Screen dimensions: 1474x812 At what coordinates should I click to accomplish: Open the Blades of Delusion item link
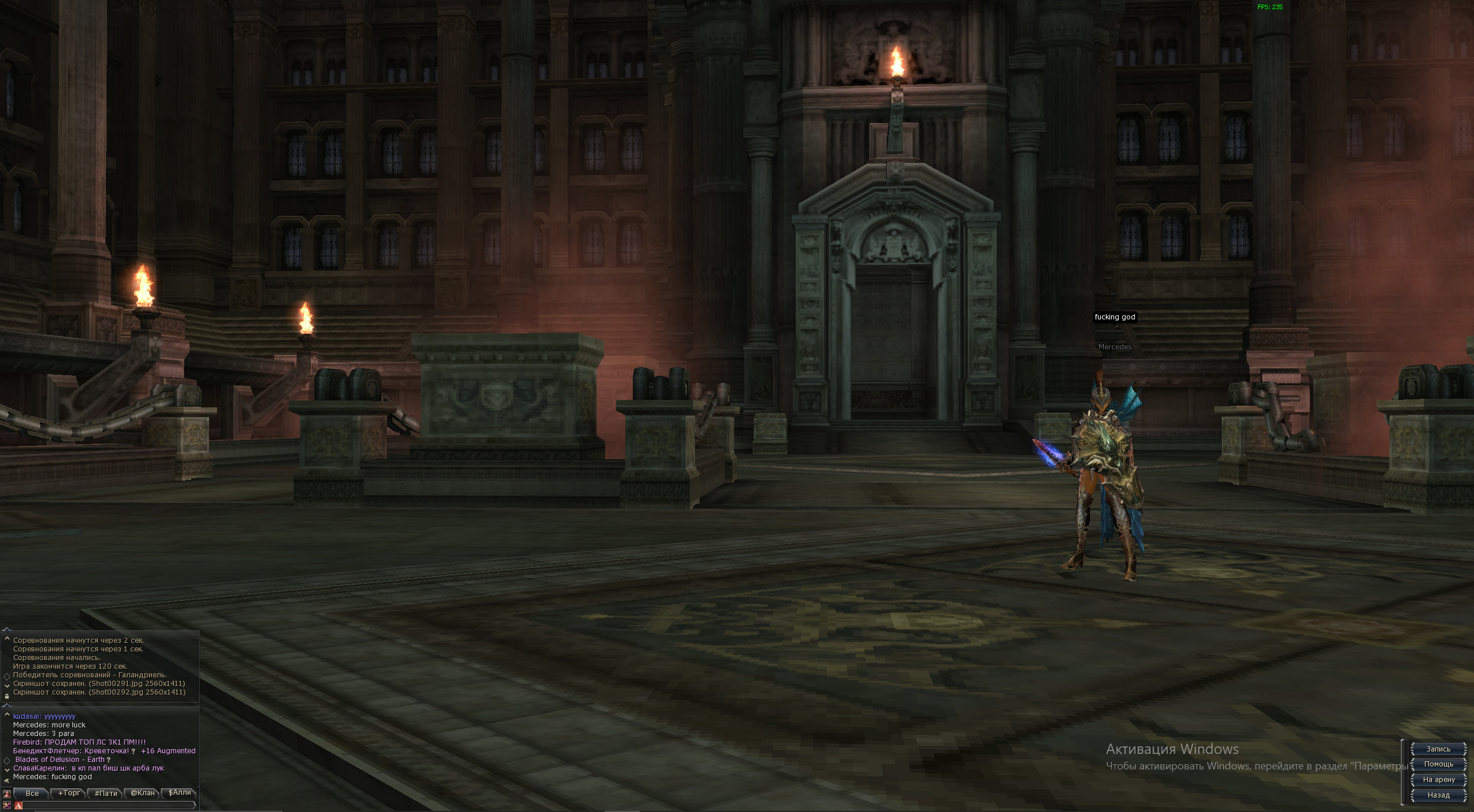click(x=60, y=760)
